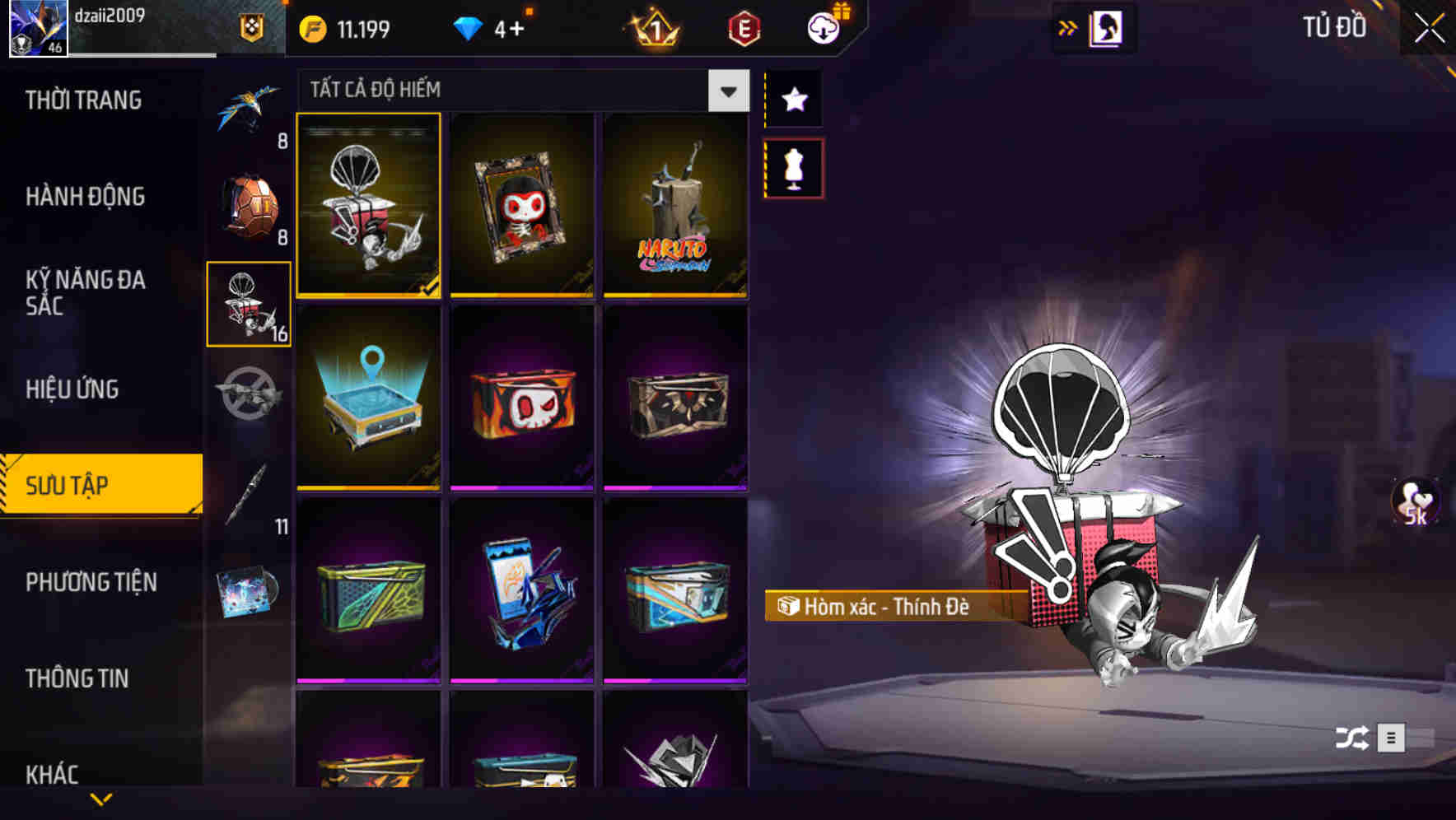This screenshot has height=820, width=1456.
Task: Expand the sidebar with the bottom chevron
Action: [x=102, y=797]
